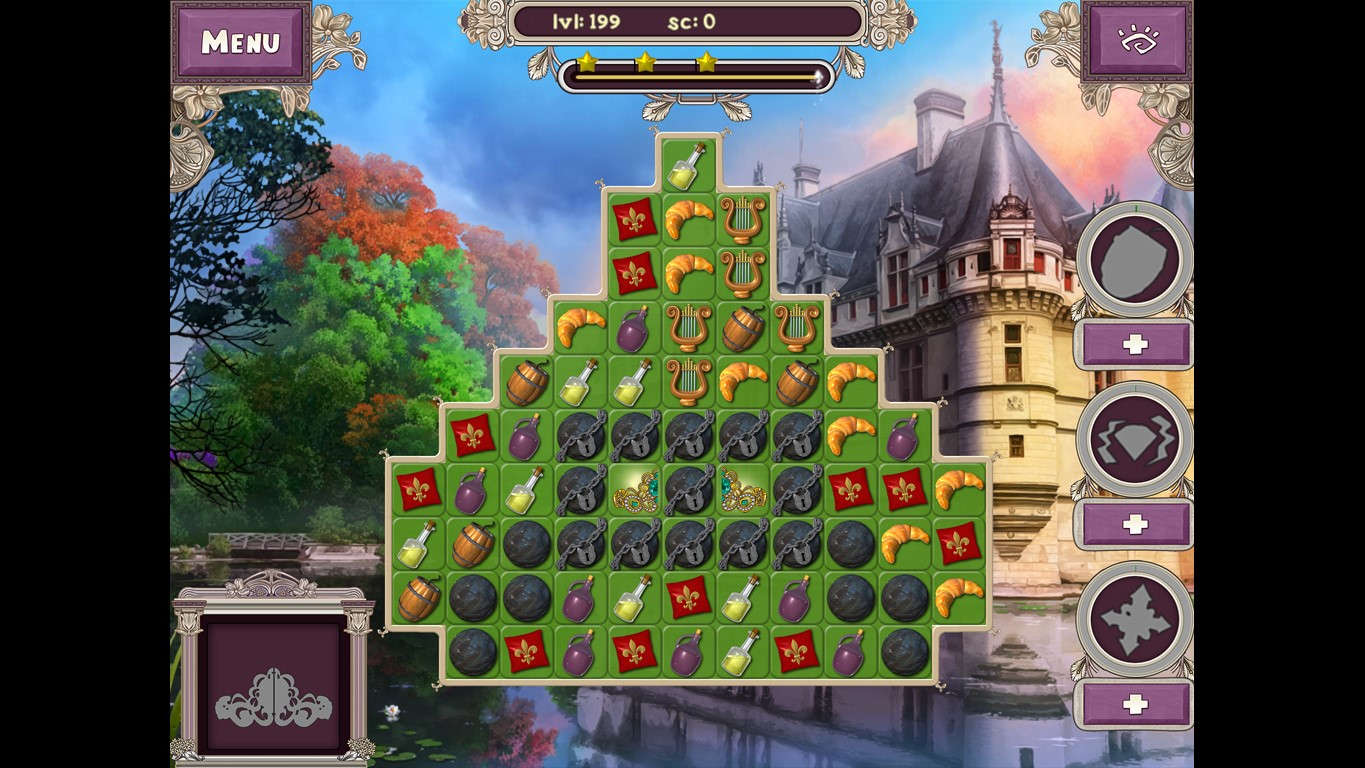Activate the shield power-up

pyautogui.click(x=1135, y=262)
